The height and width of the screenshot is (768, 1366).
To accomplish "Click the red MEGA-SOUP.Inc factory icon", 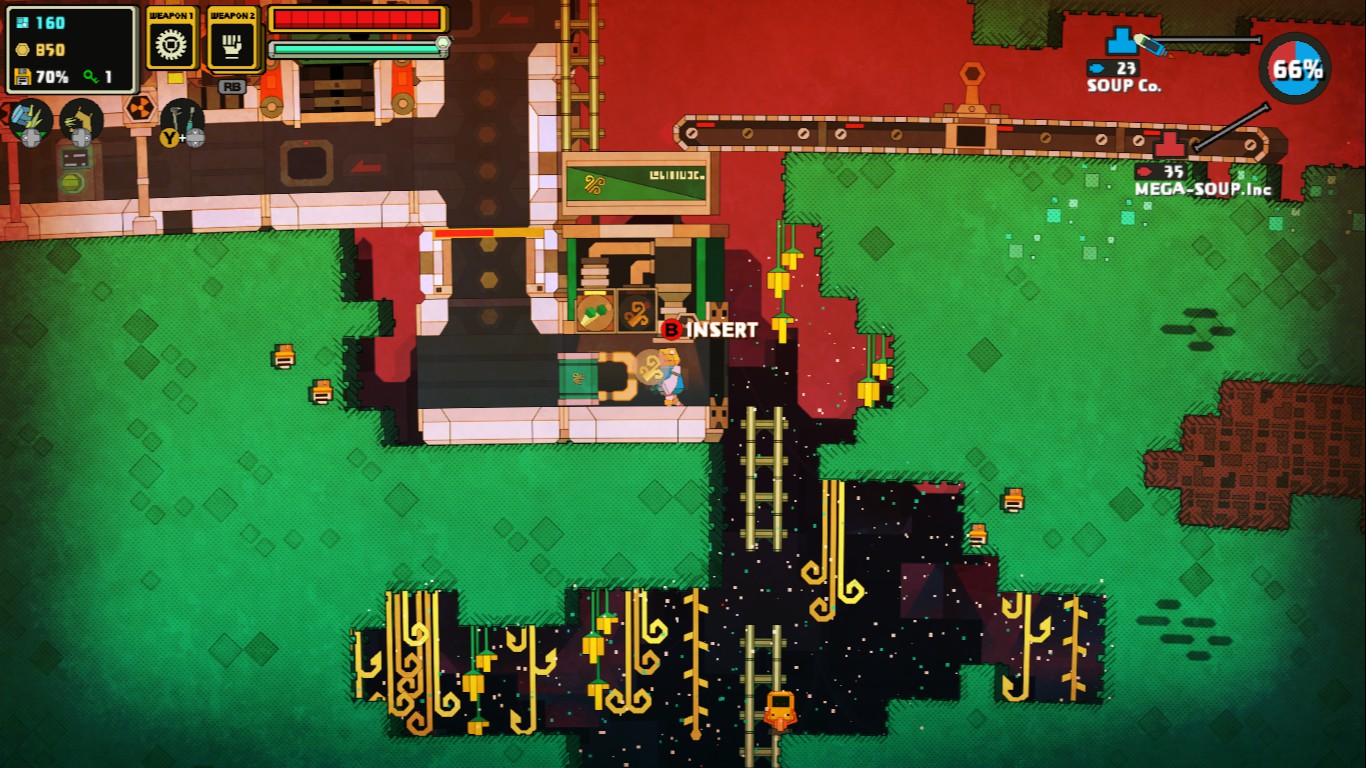I will click(1169, 146).
